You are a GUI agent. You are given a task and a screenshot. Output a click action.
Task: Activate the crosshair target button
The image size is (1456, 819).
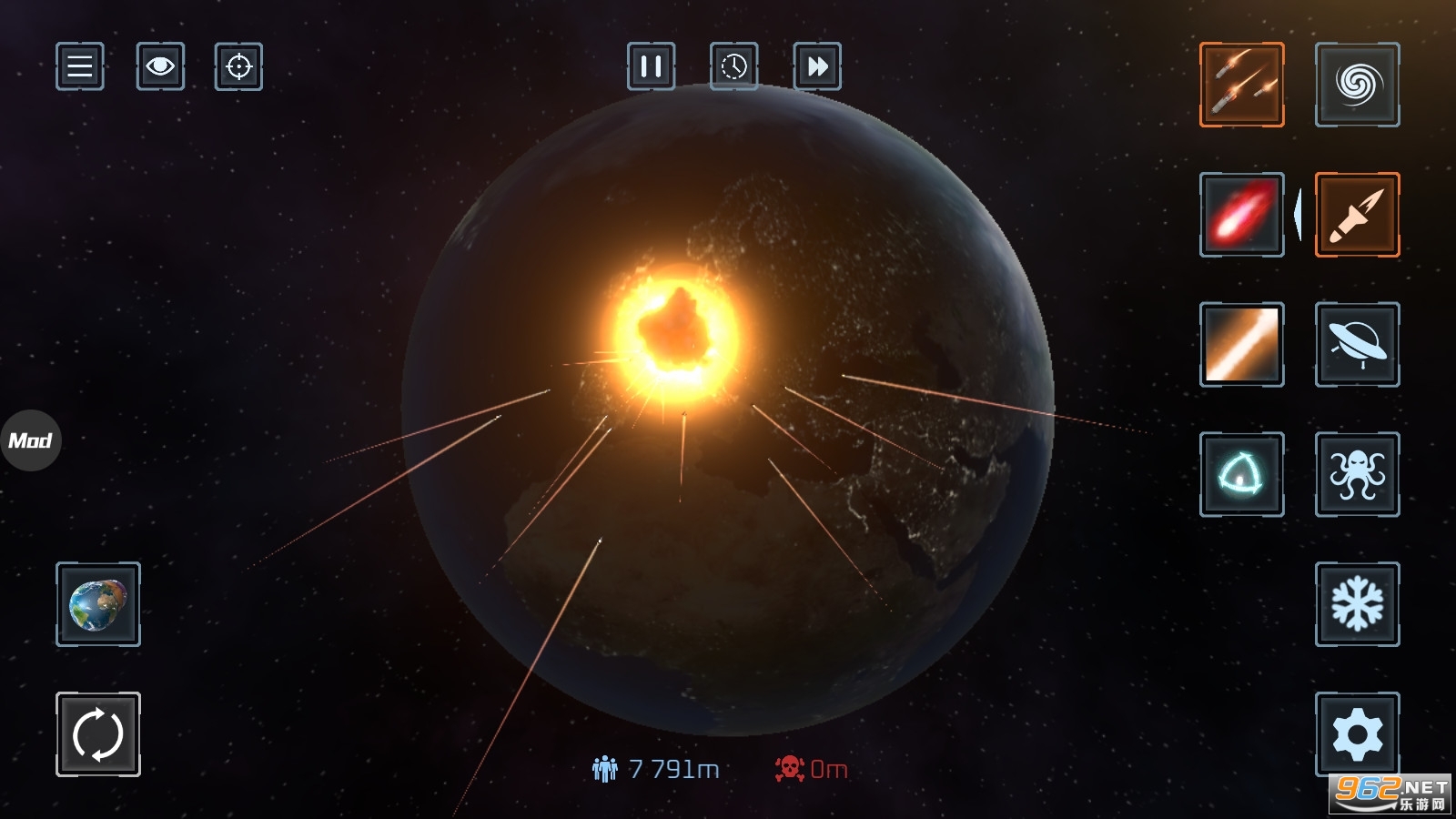[x=238, y=66]
